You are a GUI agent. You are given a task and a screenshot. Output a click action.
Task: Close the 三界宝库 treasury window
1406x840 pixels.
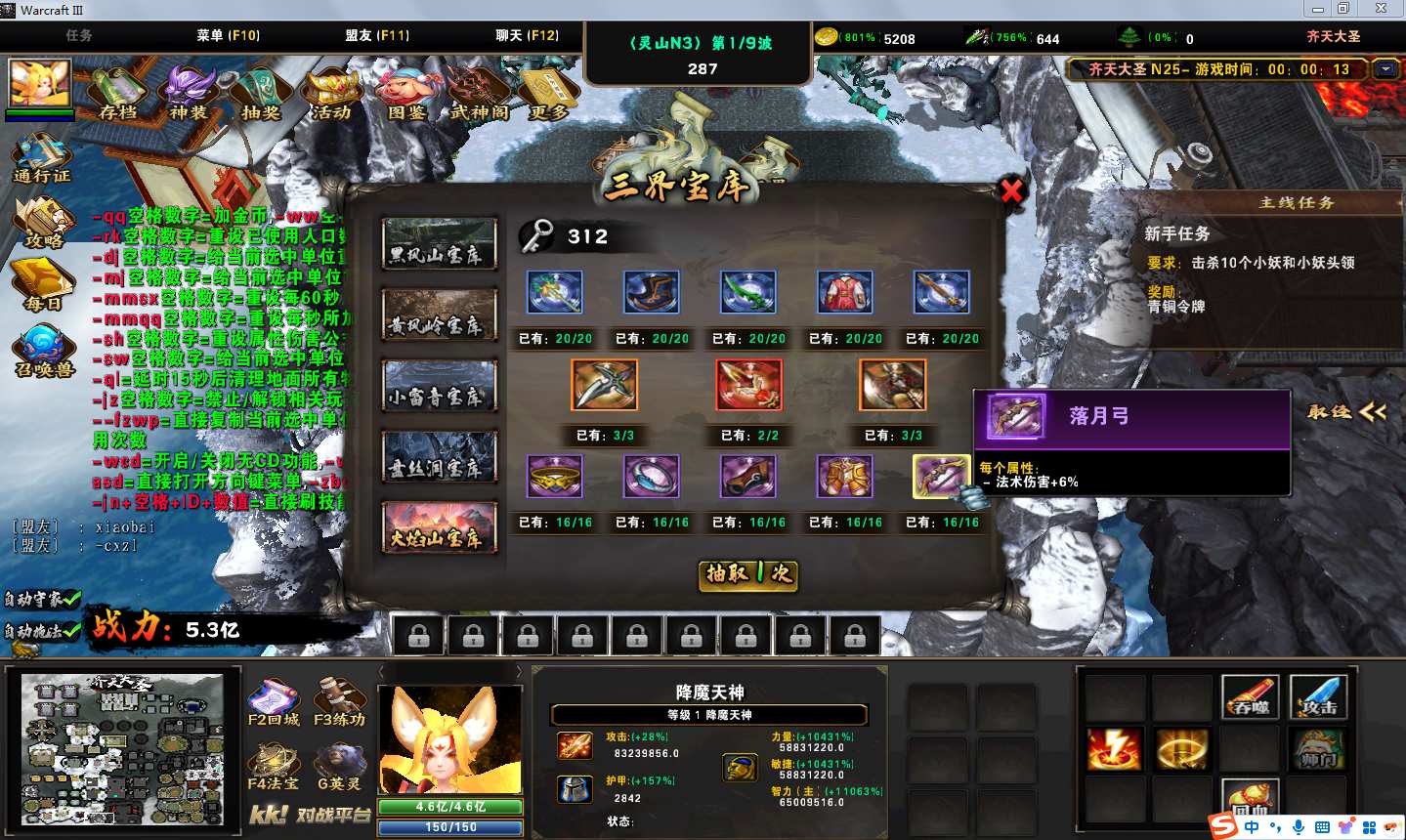[1011, 190]
